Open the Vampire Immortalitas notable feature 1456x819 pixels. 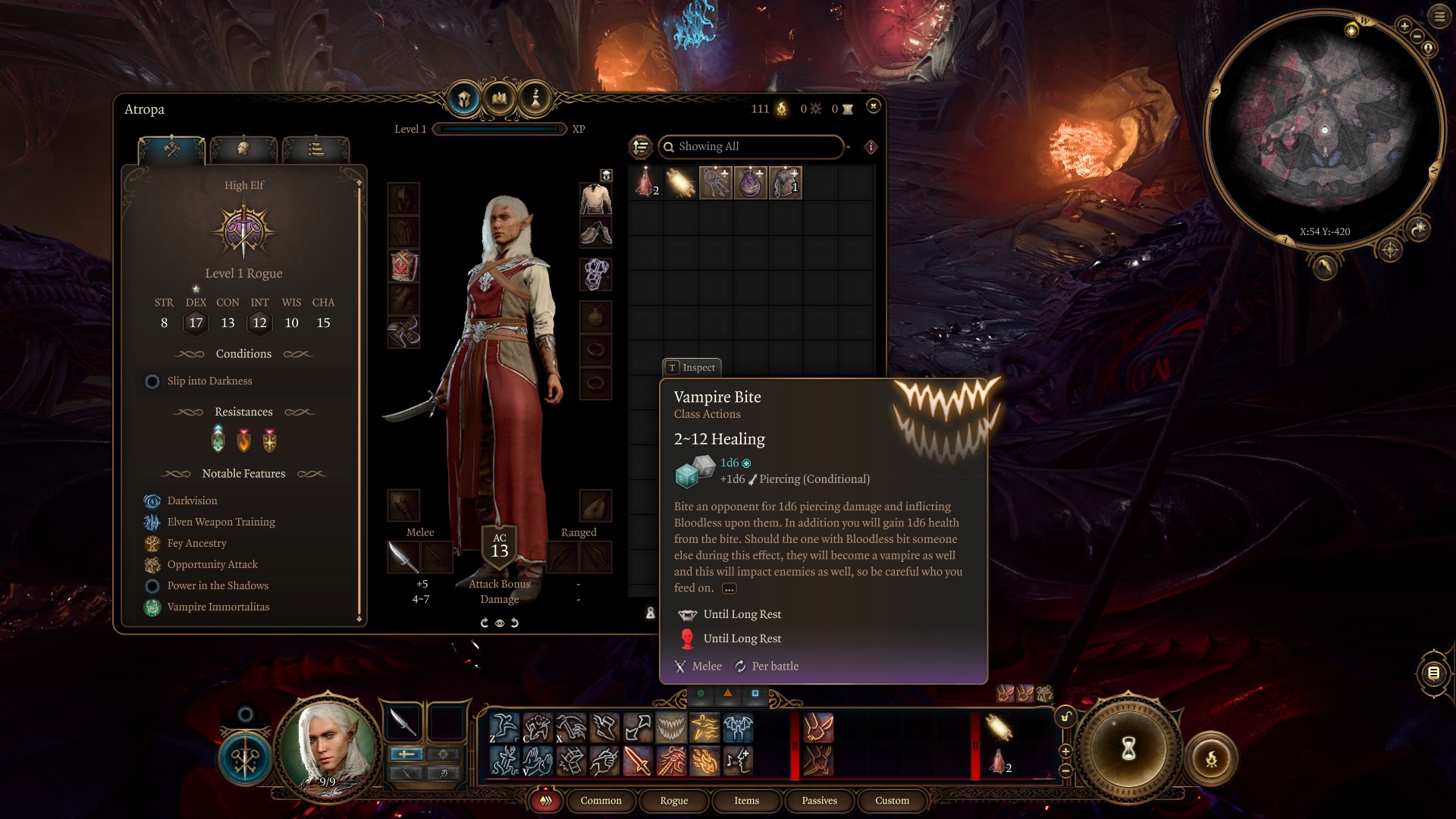(218, 607)
